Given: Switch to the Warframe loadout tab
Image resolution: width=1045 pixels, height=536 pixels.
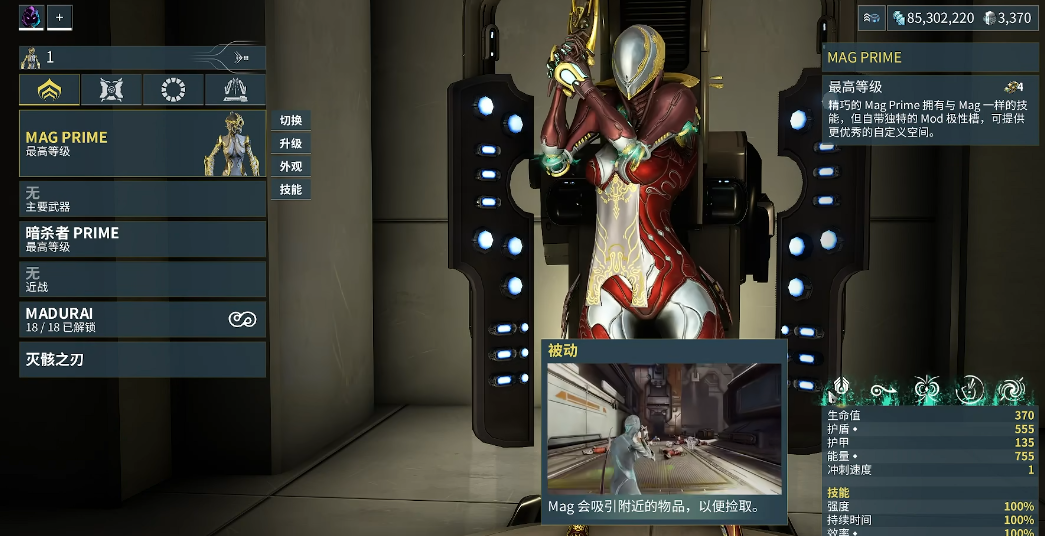Looking at the screenshot, I should (x=49, y=91).
